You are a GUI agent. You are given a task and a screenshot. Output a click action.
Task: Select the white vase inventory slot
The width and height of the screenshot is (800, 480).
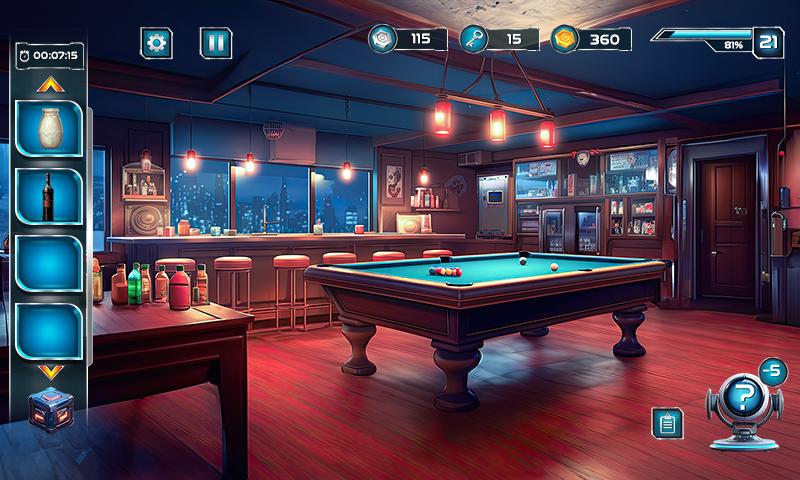coord(49,128)
